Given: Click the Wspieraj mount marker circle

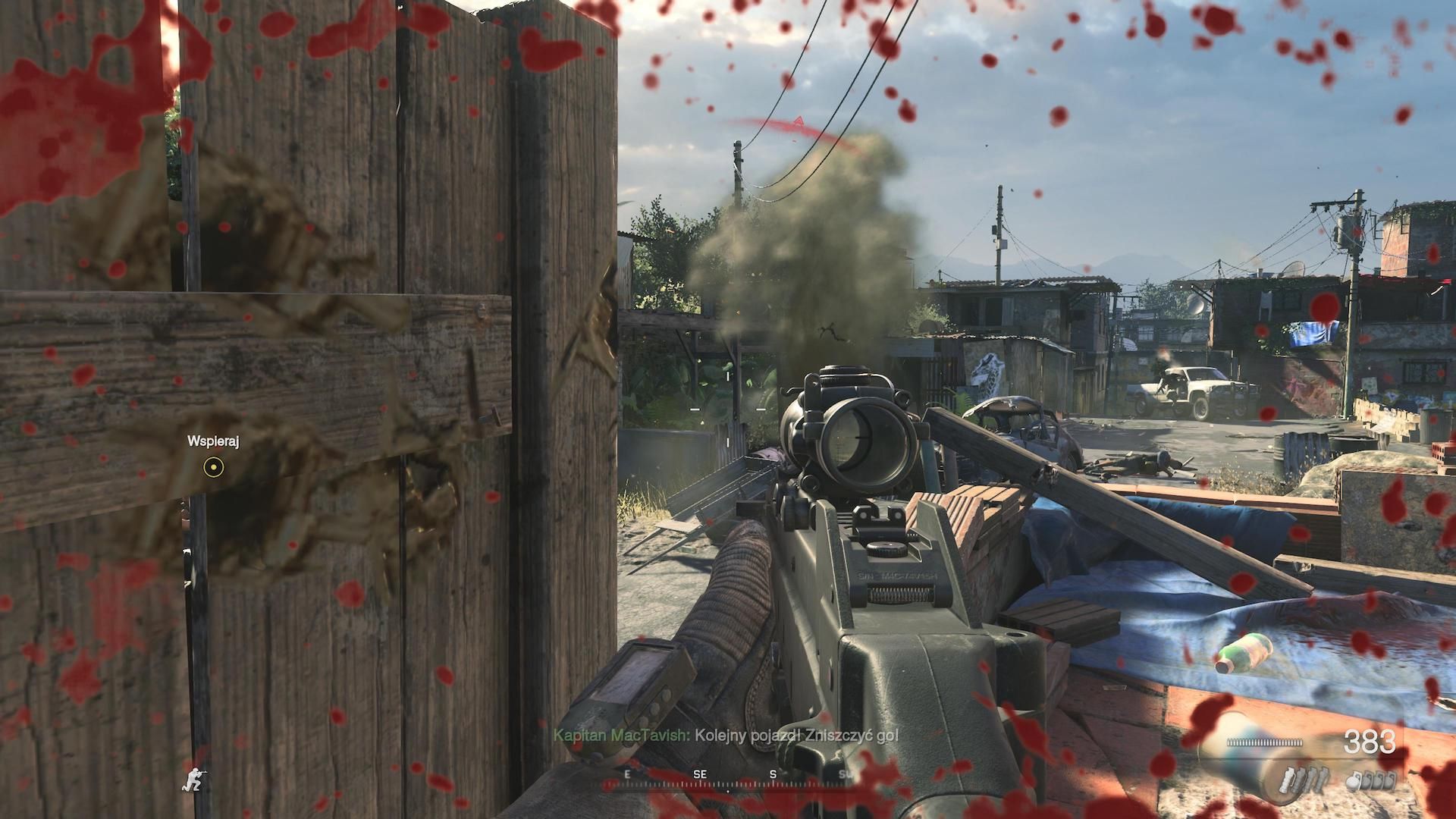Looking at the screenshot, I should 214,467.
